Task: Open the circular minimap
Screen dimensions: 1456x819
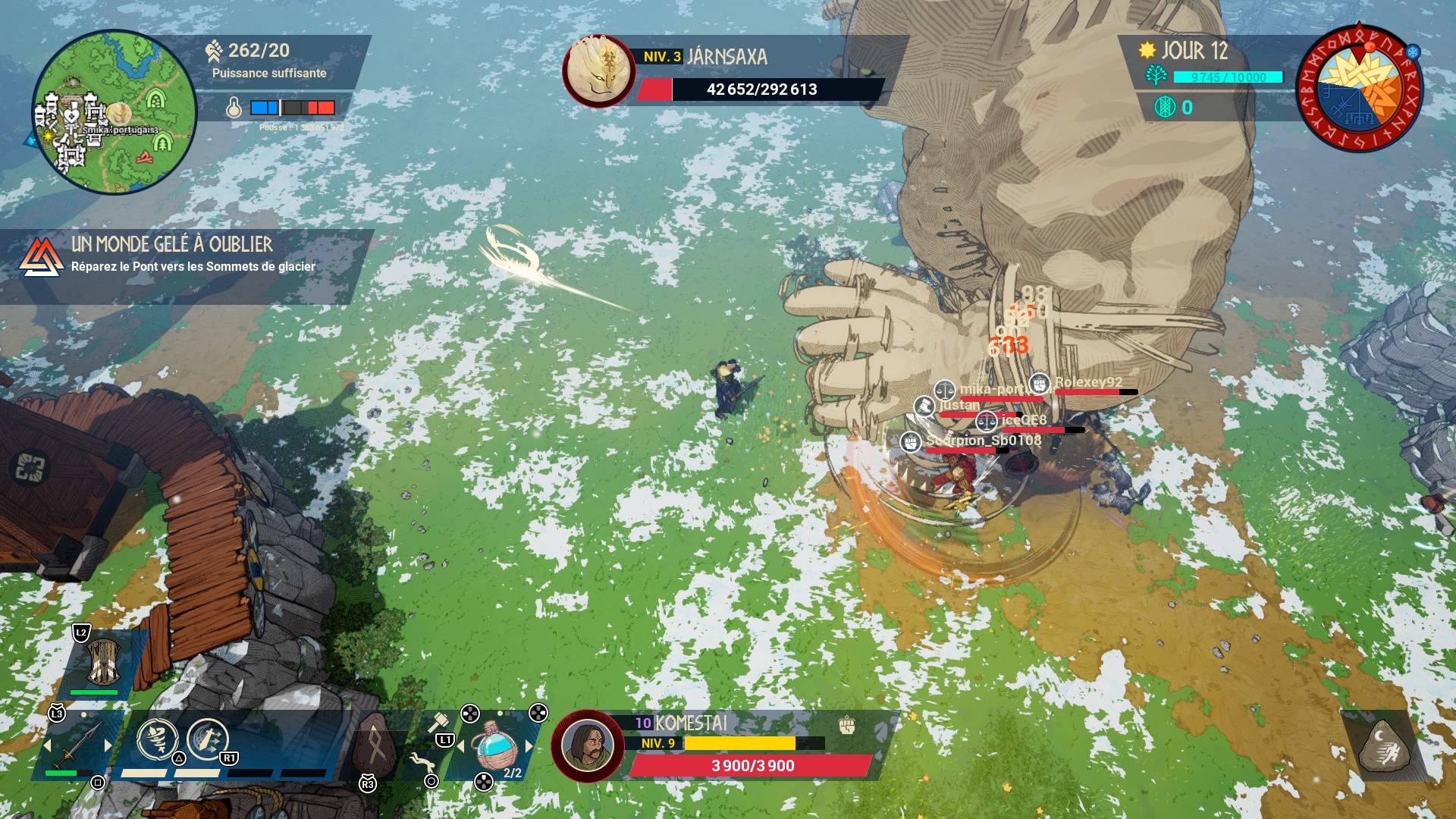Action: click(x=114, y=112)
